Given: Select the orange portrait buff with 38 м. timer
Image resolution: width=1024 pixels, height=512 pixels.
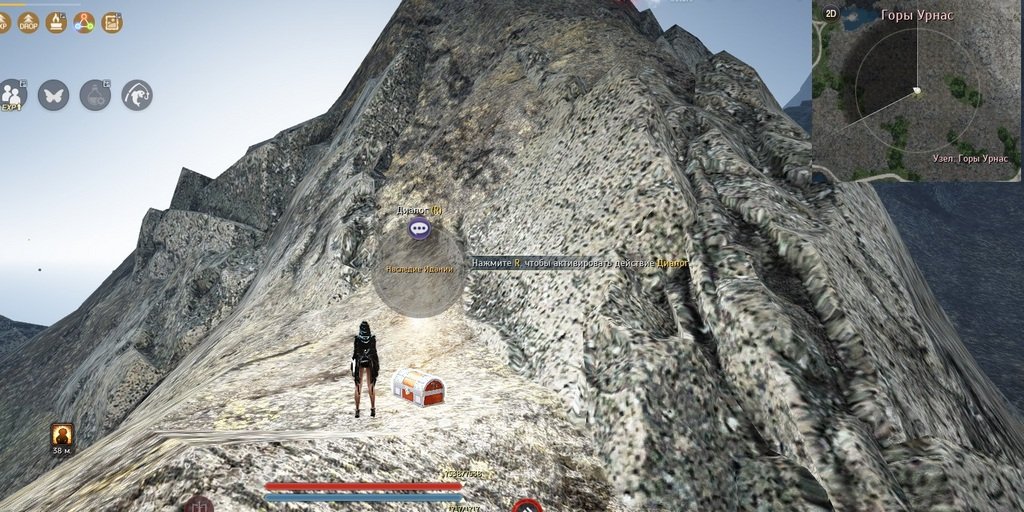Looking at the screenshot, I should [62, 434].
